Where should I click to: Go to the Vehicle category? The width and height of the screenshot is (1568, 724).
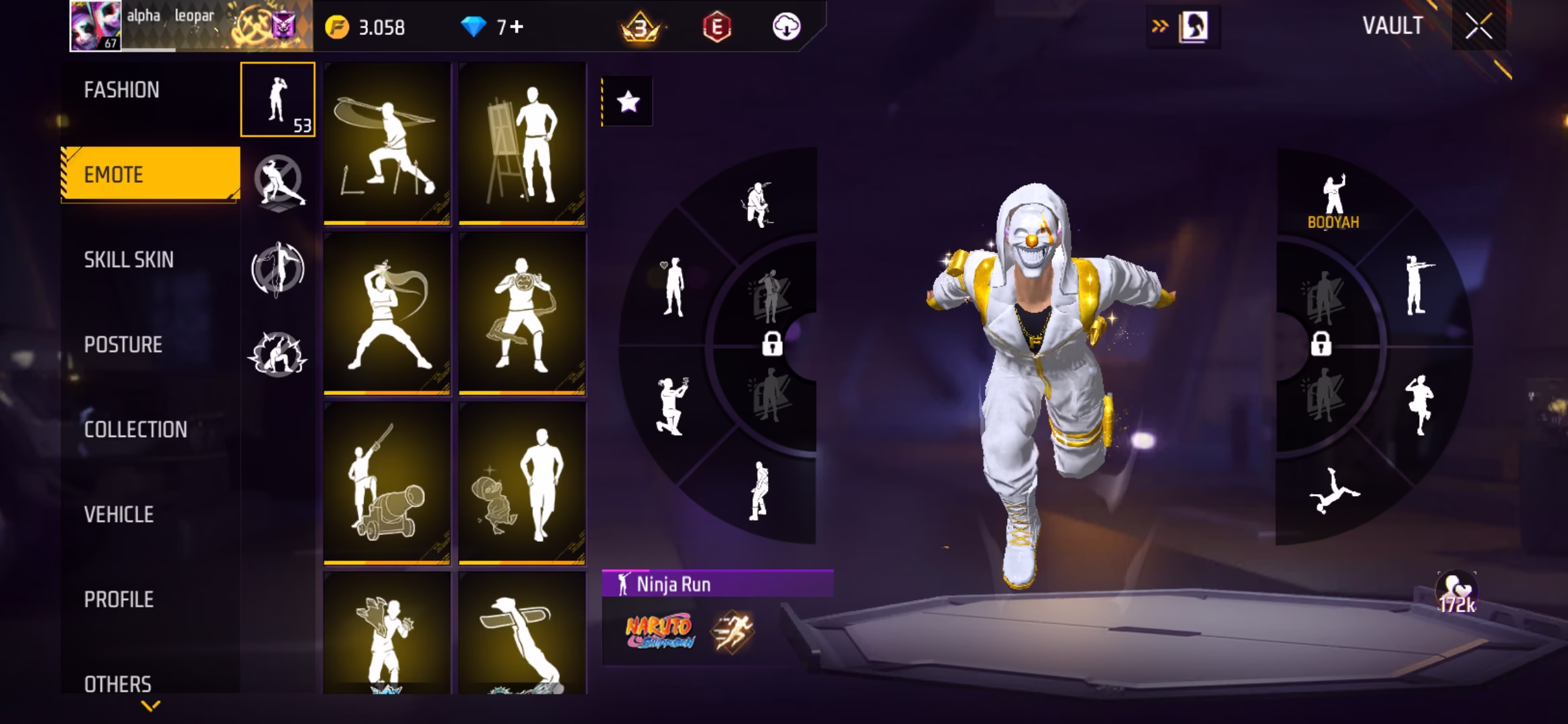pos(119,514)
